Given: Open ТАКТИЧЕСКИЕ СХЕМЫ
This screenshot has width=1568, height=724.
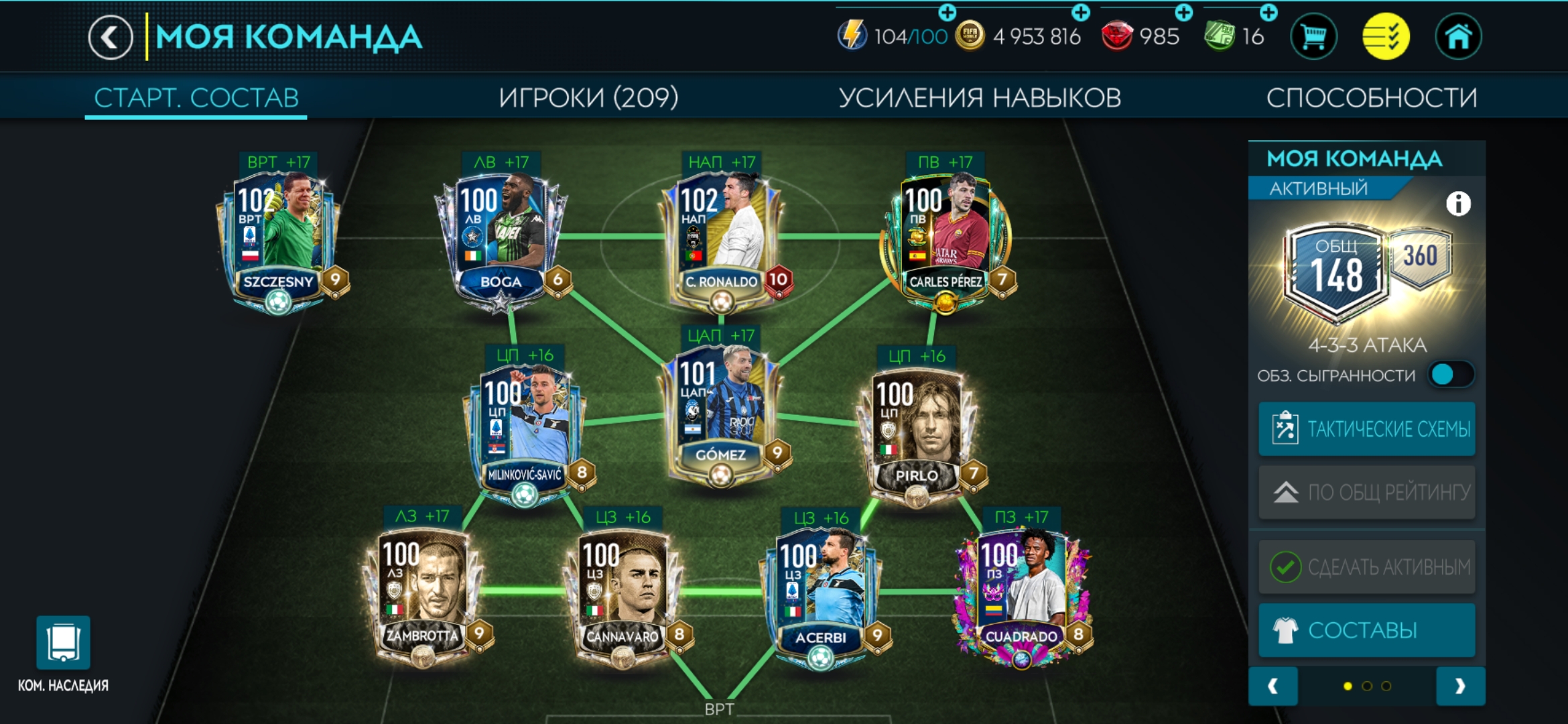Looking at the screenshot, I should tap(1367, 429).
